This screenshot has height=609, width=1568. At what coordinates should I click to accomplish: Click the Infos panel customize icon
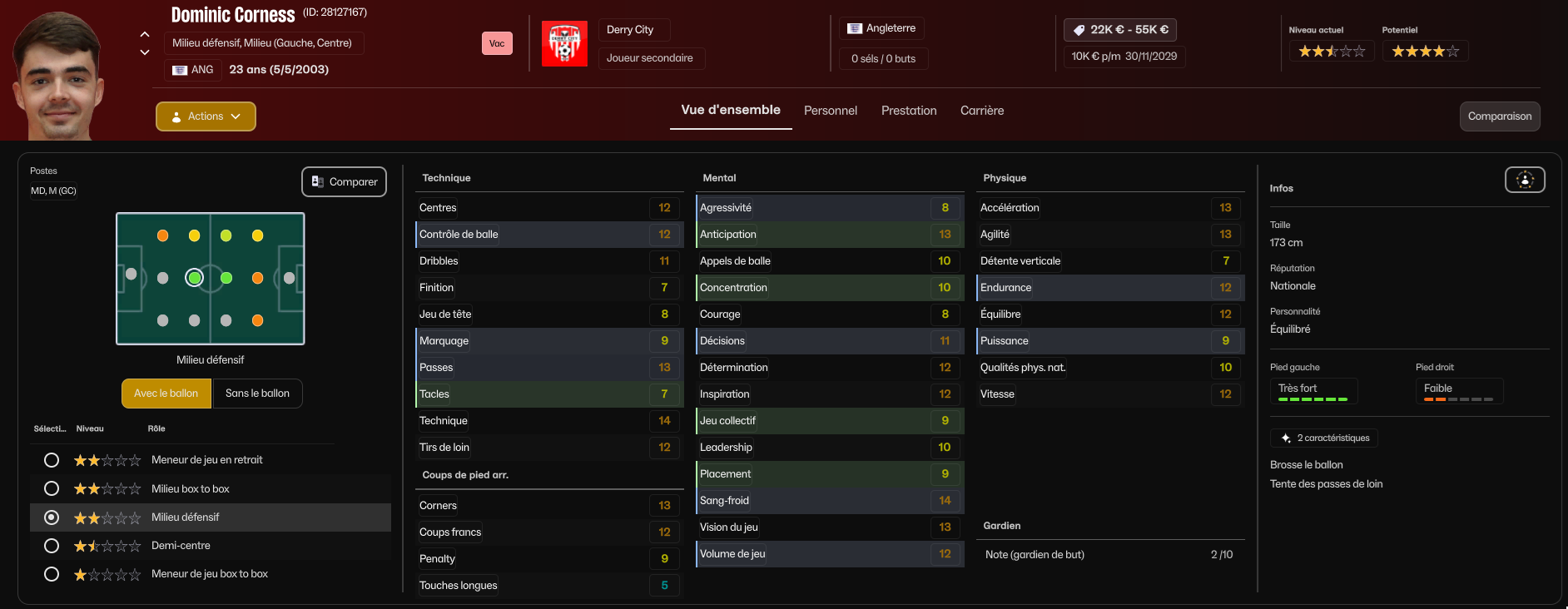click(1525, 180)
